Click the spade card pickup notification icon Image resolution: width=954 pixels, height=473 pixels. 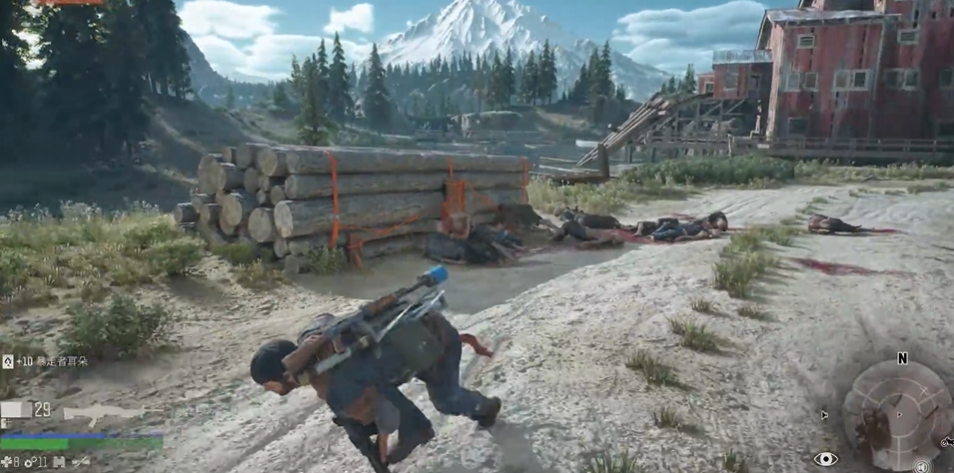point(8,361)
